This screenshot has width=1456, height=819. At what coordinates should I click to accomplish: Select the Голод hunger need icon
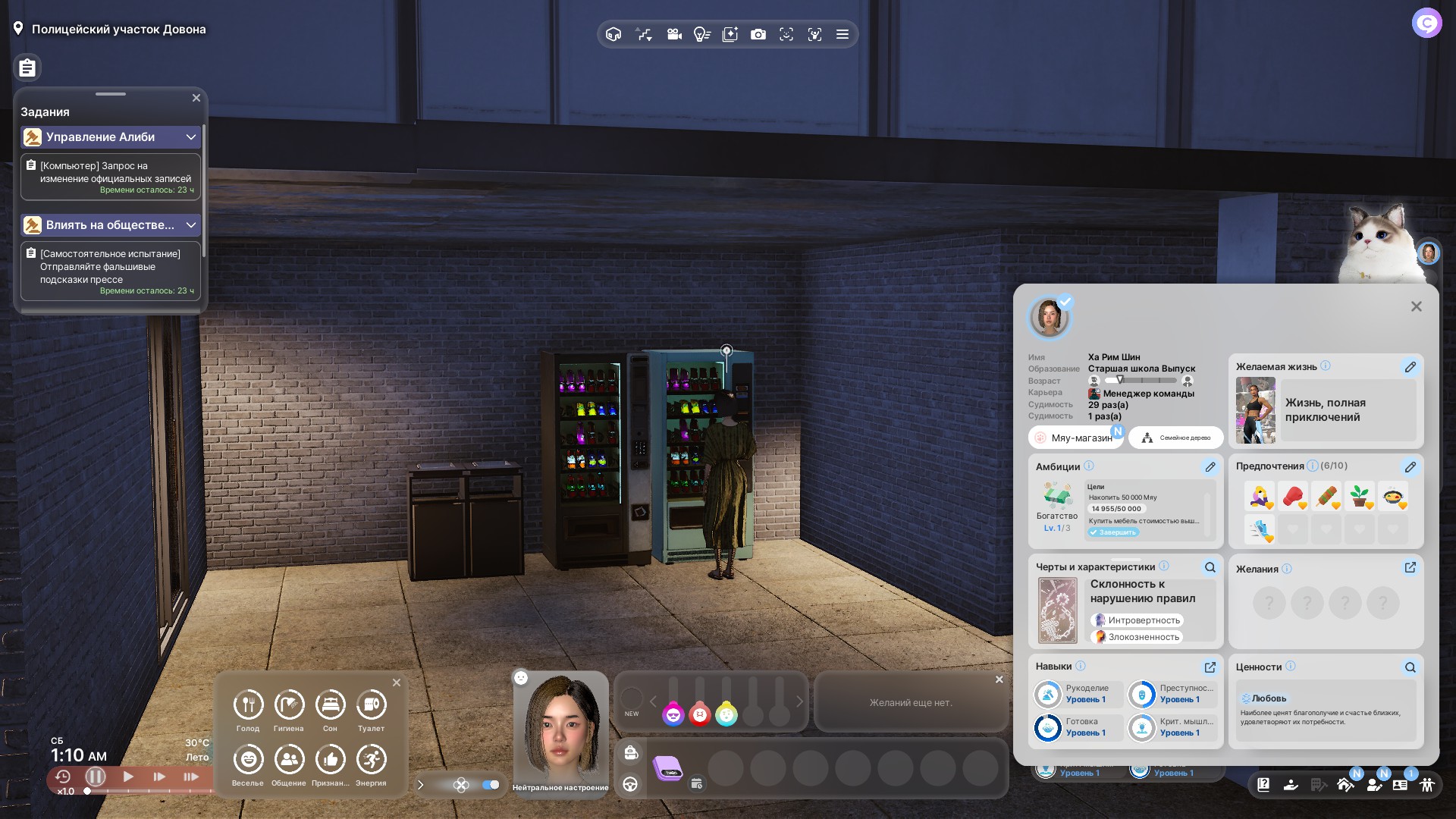[248, 705]
